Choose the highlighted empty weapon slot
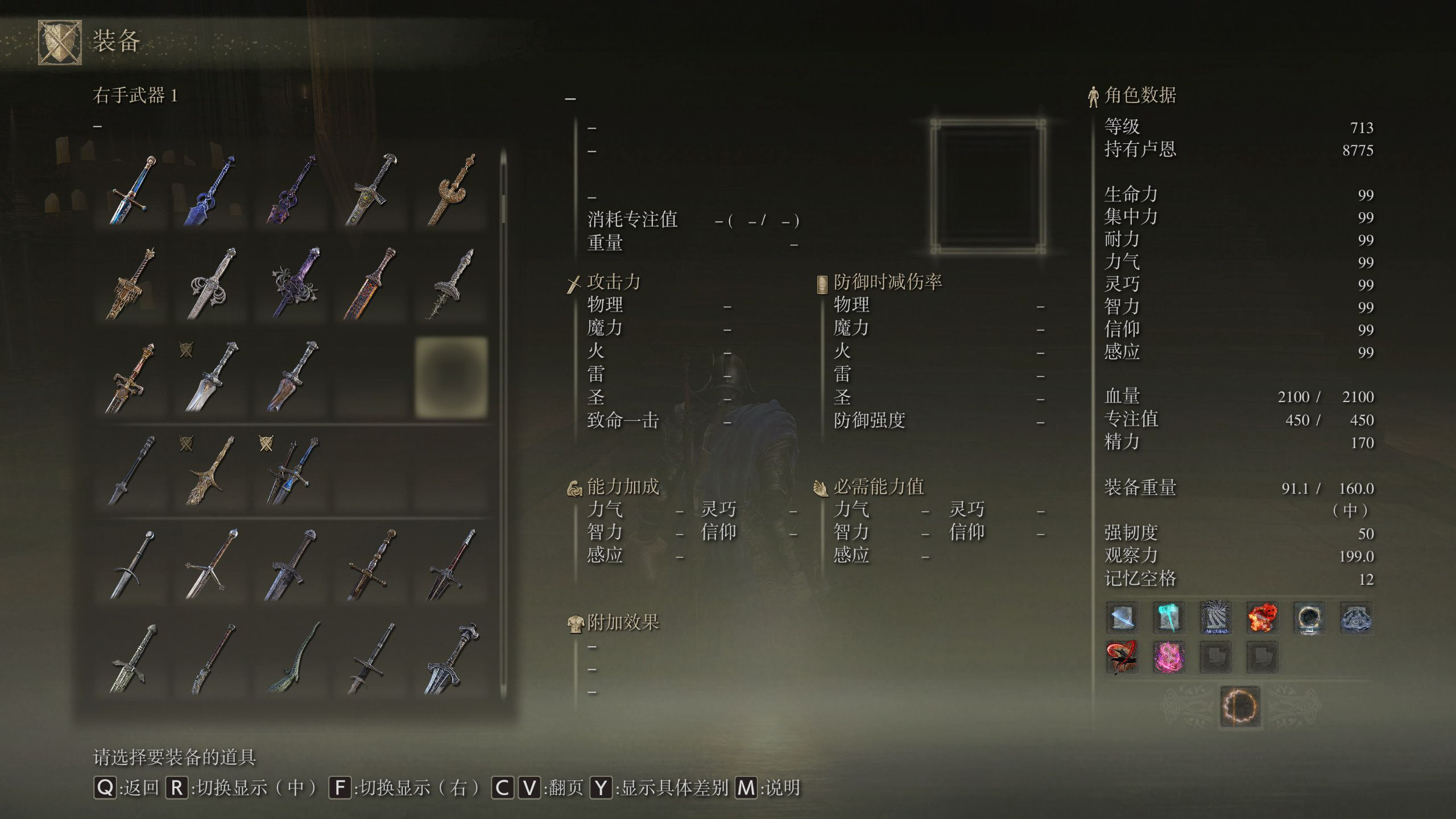The width and height of the screenshot is (1456, 819). click(450, 377)
